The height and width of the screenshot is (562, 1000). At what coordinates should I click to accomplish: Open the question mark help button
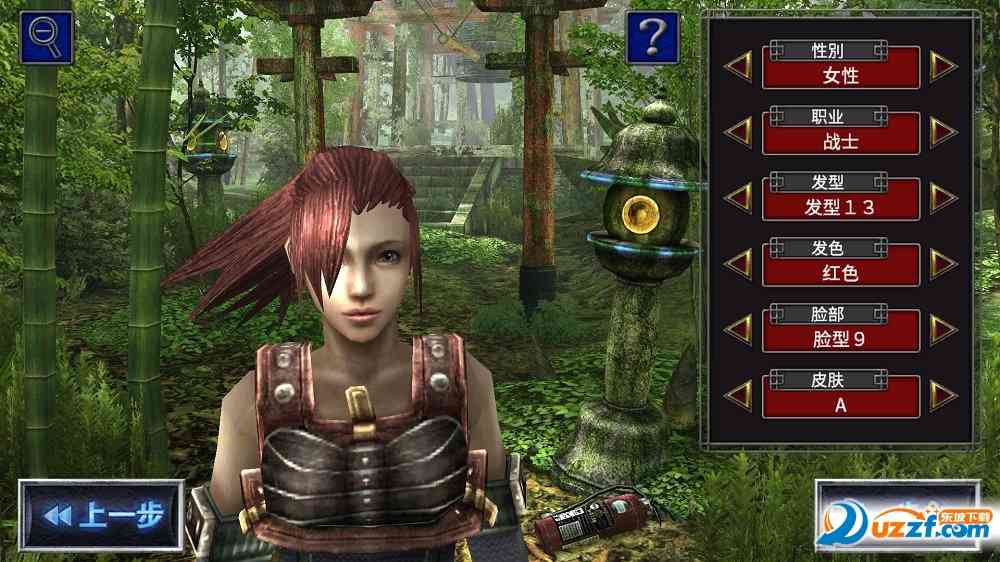point(652,37)
